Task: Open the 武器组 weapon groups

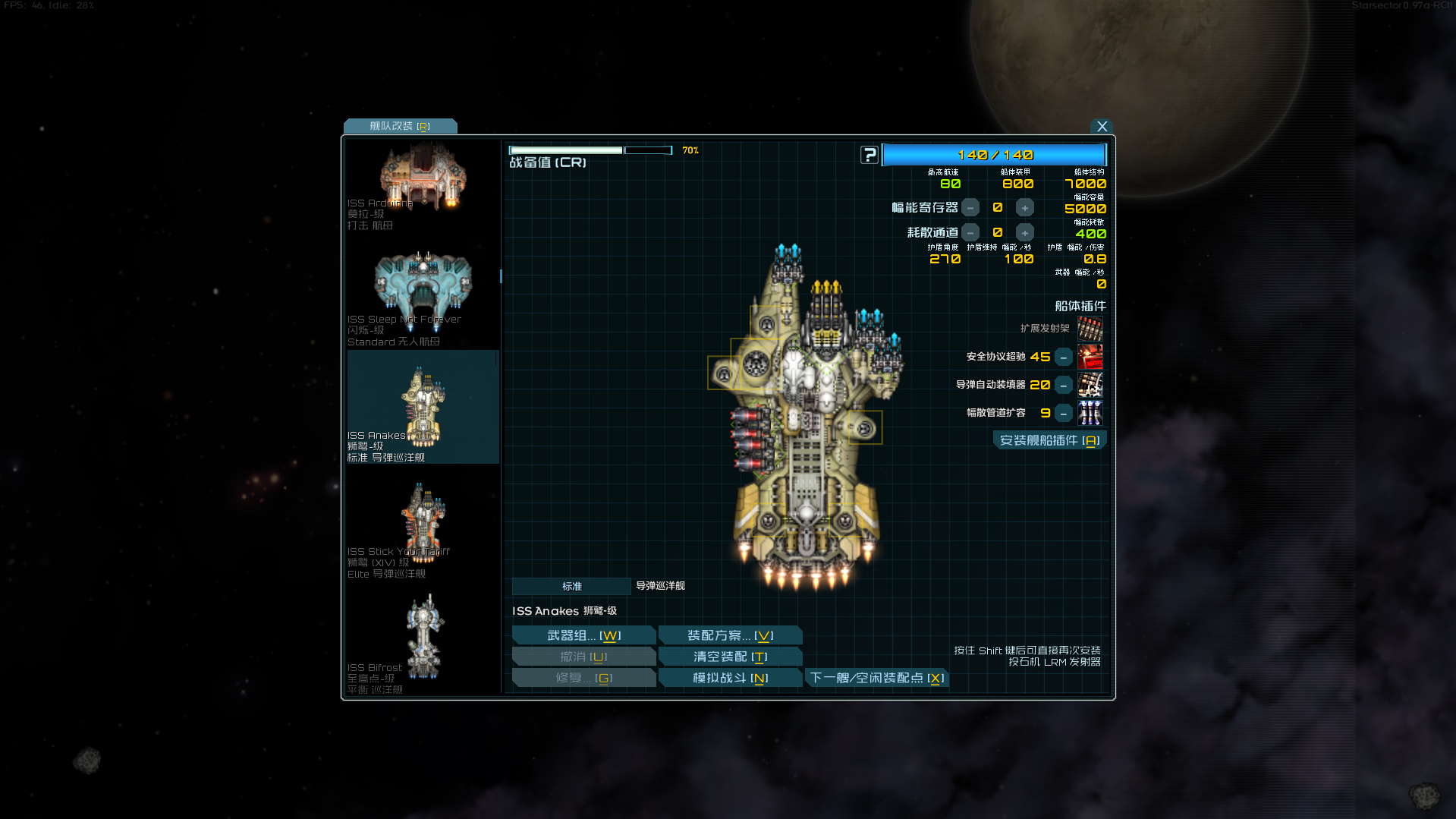Action: tap(583, 635)
